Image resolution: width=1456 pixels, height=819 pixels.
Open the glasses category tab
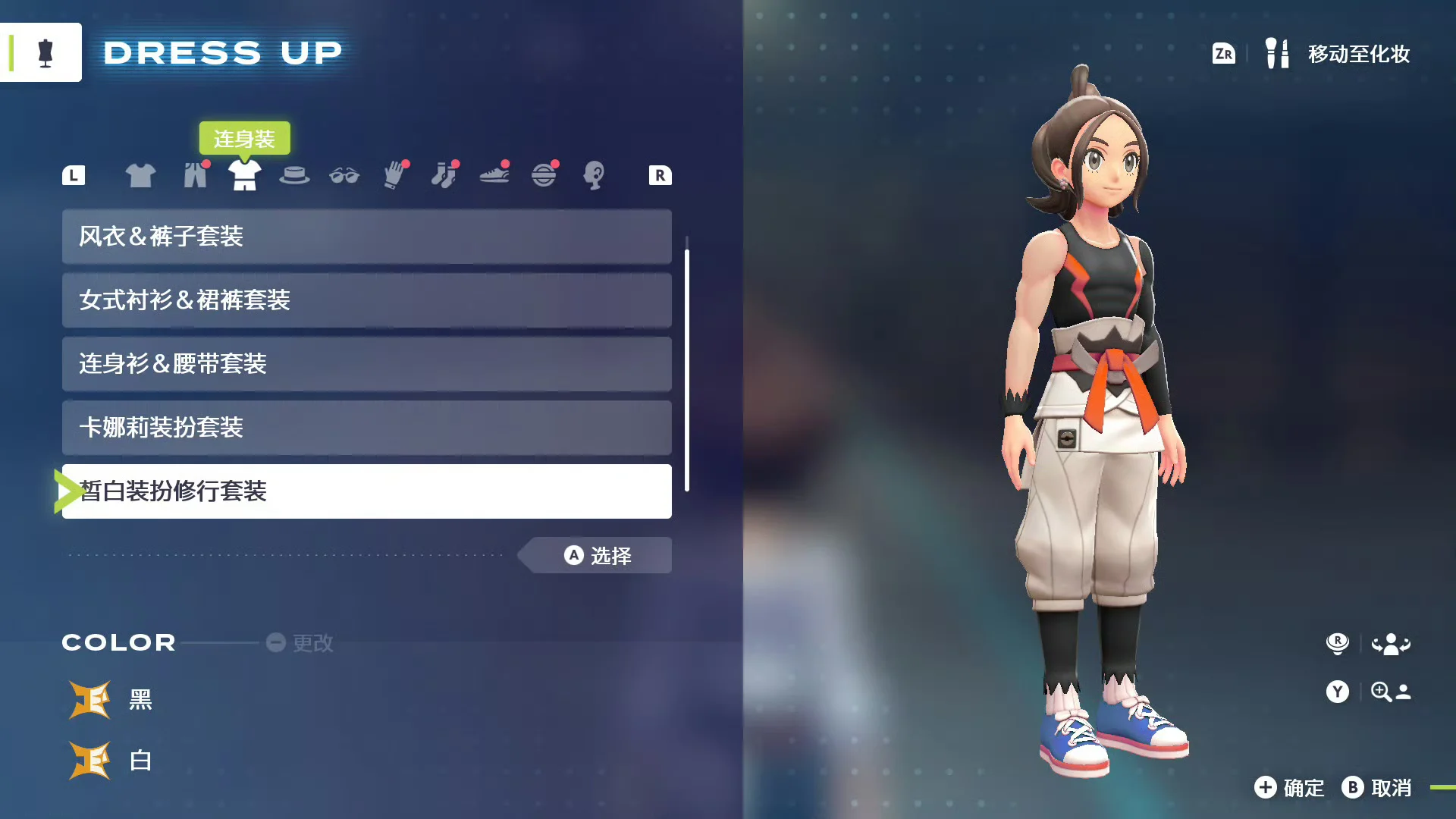344,175
